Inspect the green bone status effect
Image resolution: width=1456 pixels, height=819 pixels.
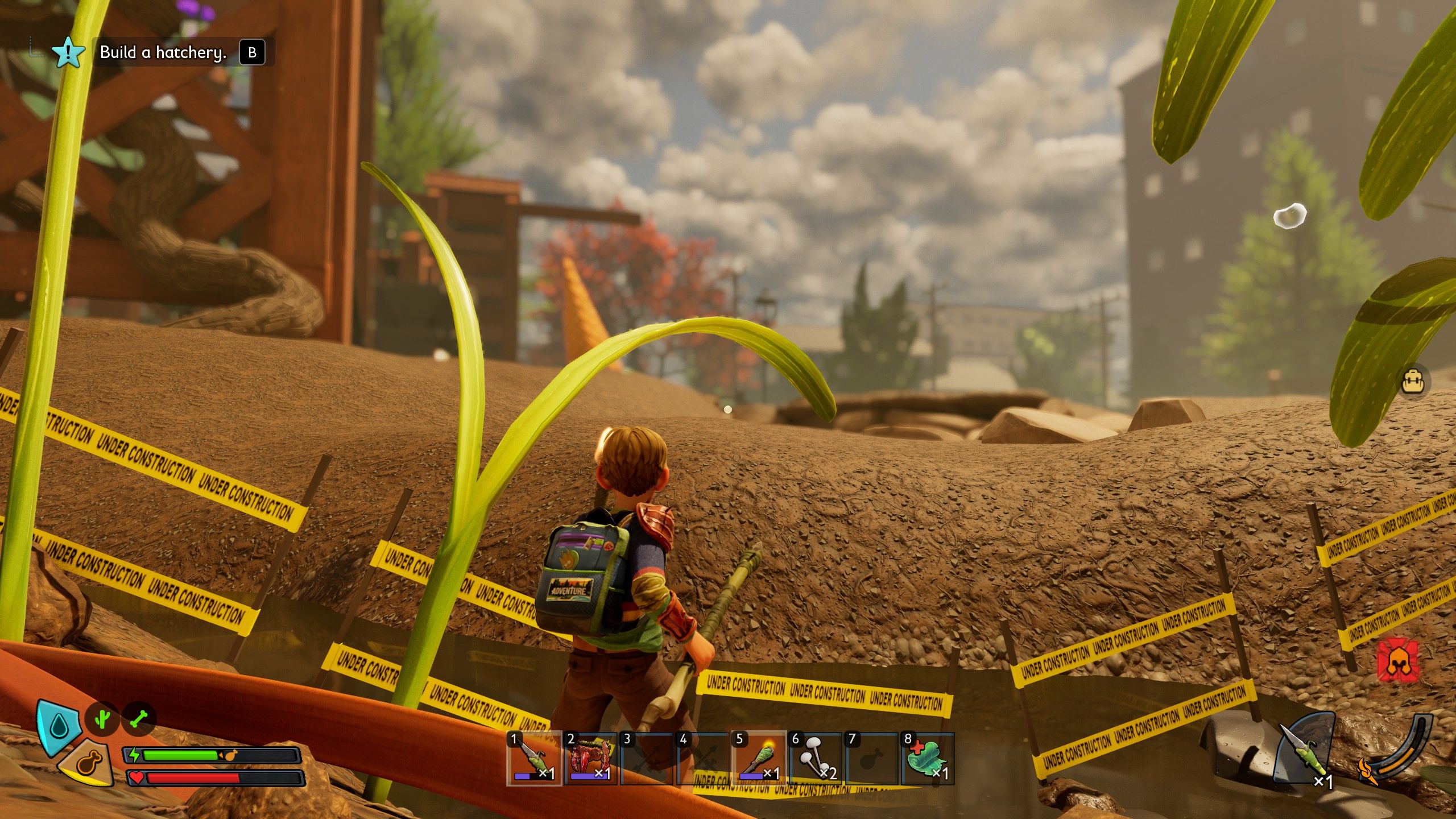point(138,719)
